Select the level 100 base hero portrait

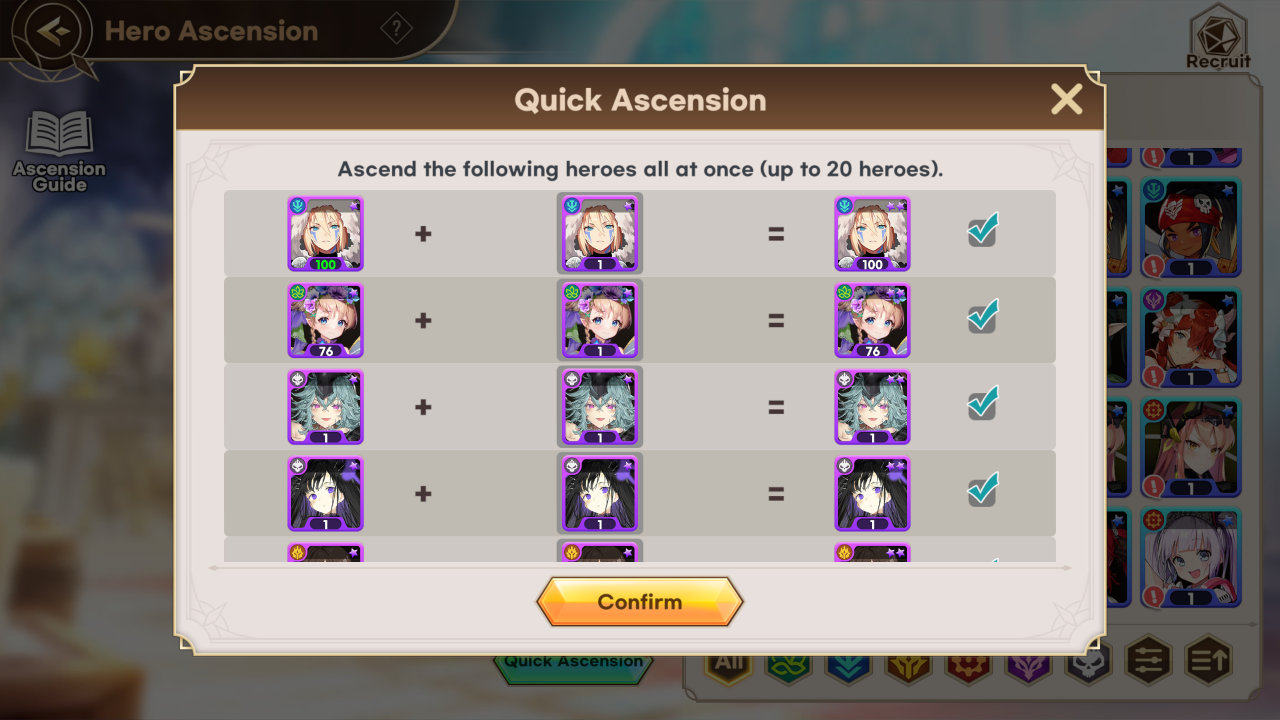[326, 234]
